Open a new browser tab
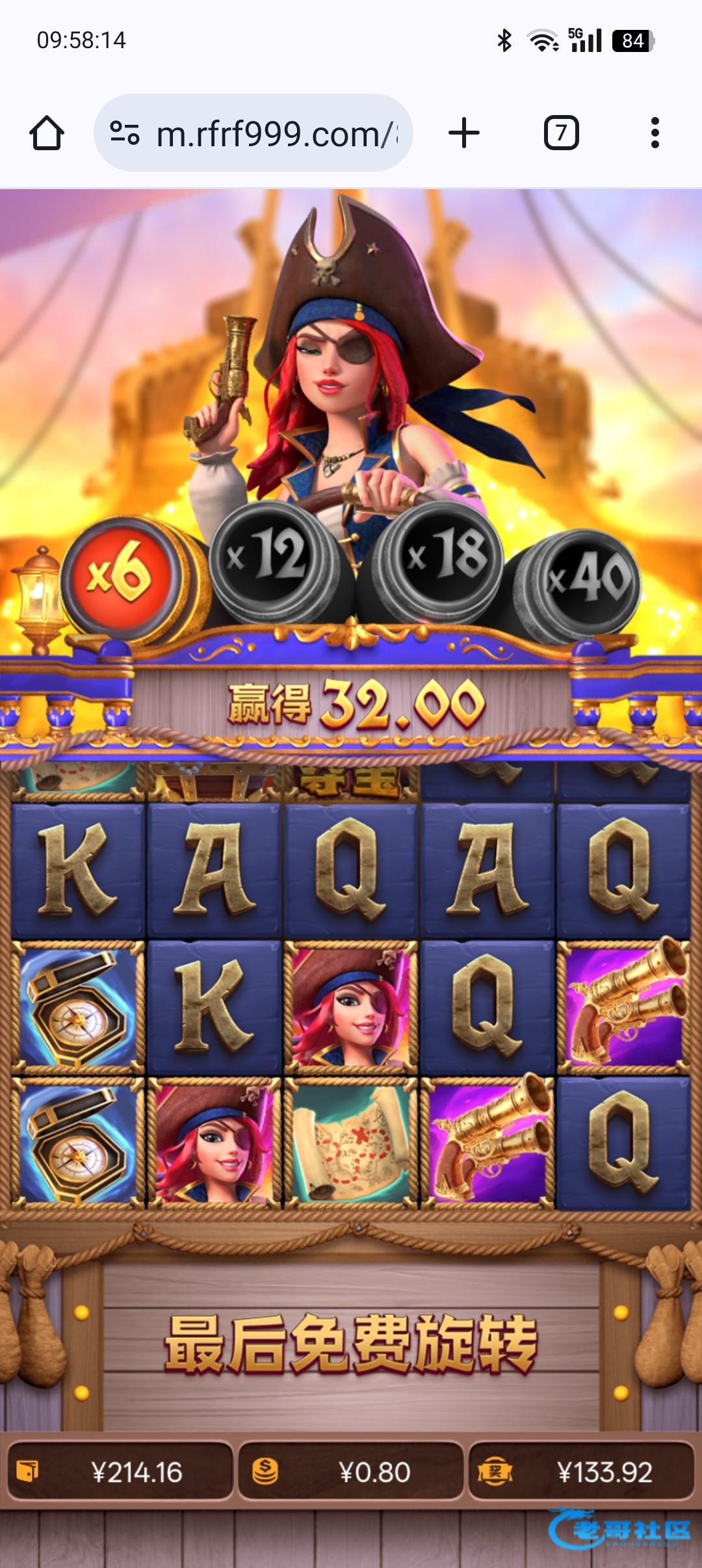This screenshot has width=702, height=1568. (x=464, y=133)
